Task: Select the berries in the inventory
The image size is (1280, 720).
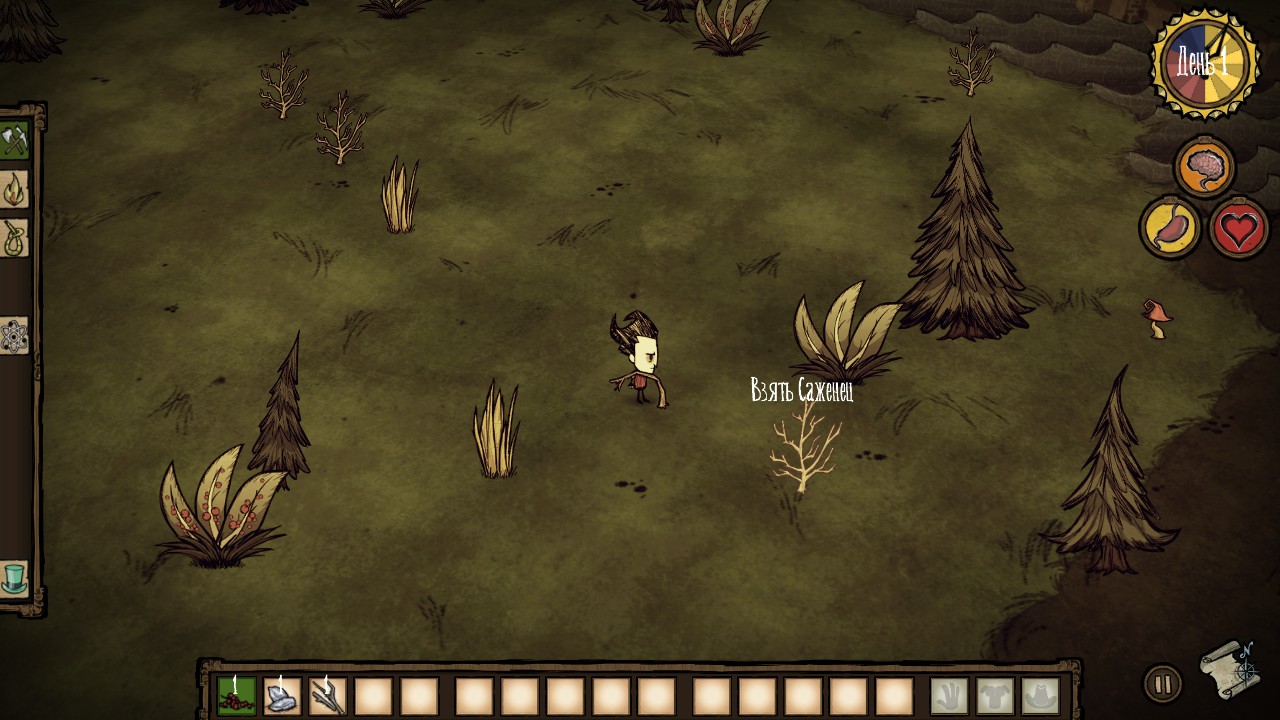Action: [236, 696]
